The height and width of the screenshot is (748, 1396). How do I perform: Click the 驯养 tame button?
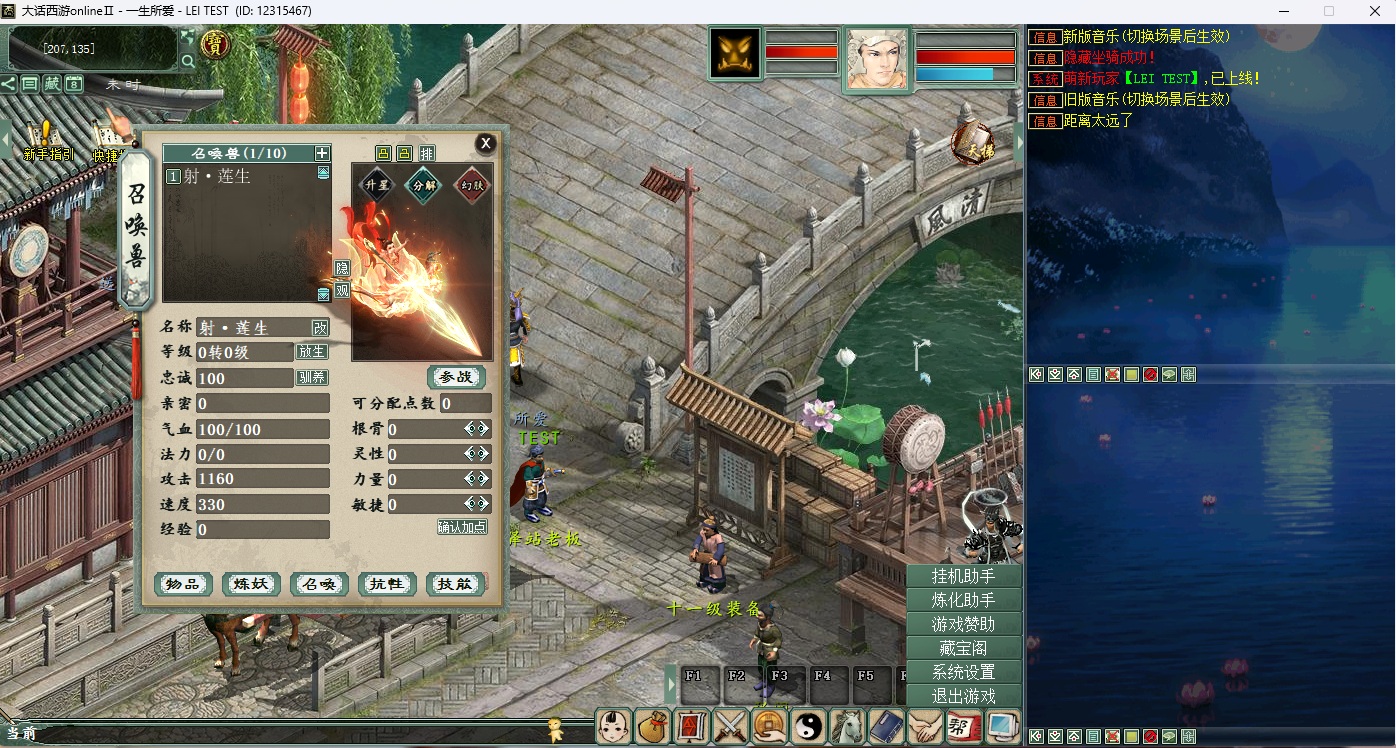tap(311, 378)
